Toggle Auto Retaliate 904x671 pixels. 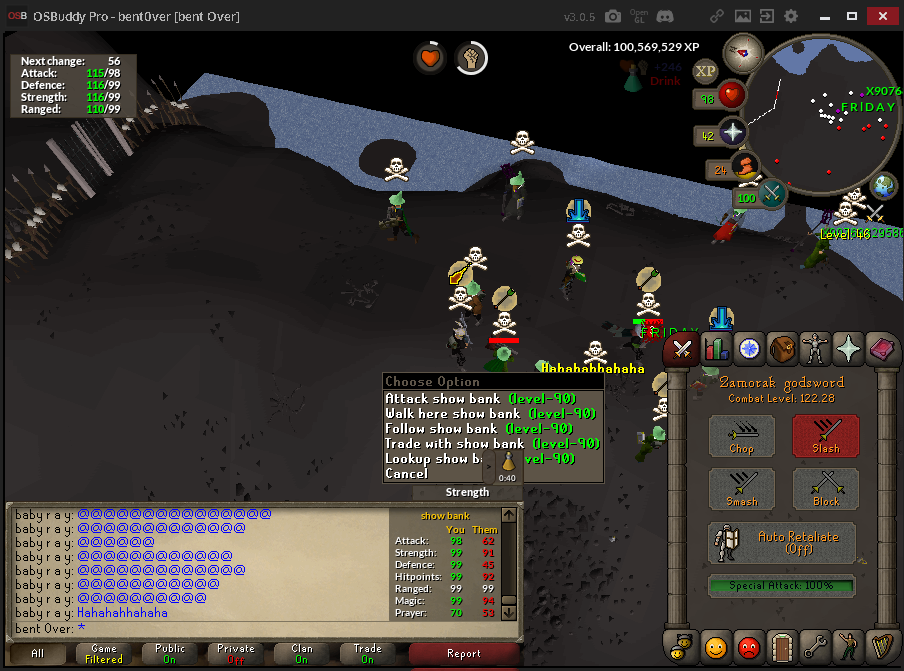click(783, 543)
